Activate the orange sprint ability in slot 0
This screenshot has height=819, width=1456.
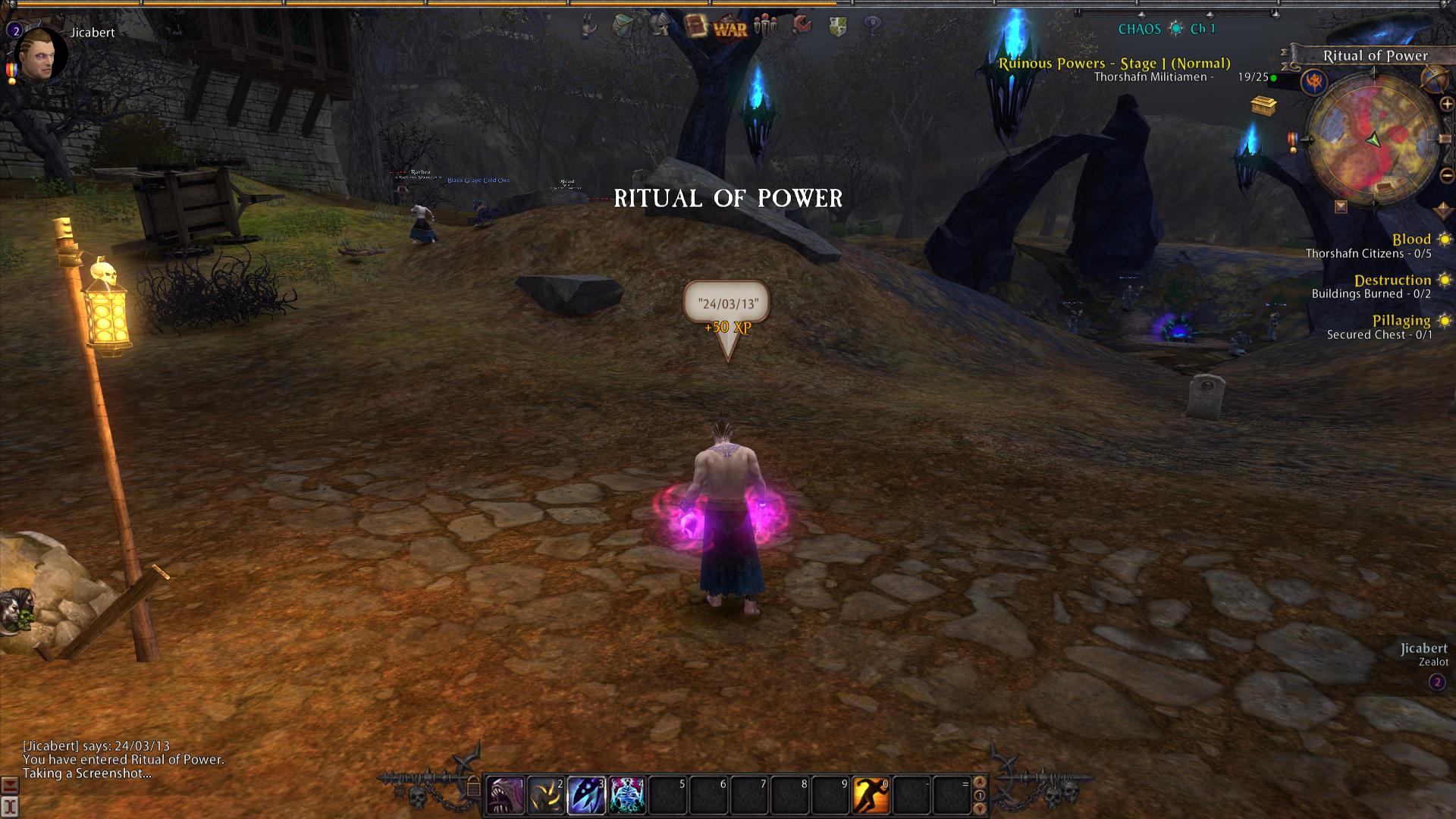click(x=871, y=795)
